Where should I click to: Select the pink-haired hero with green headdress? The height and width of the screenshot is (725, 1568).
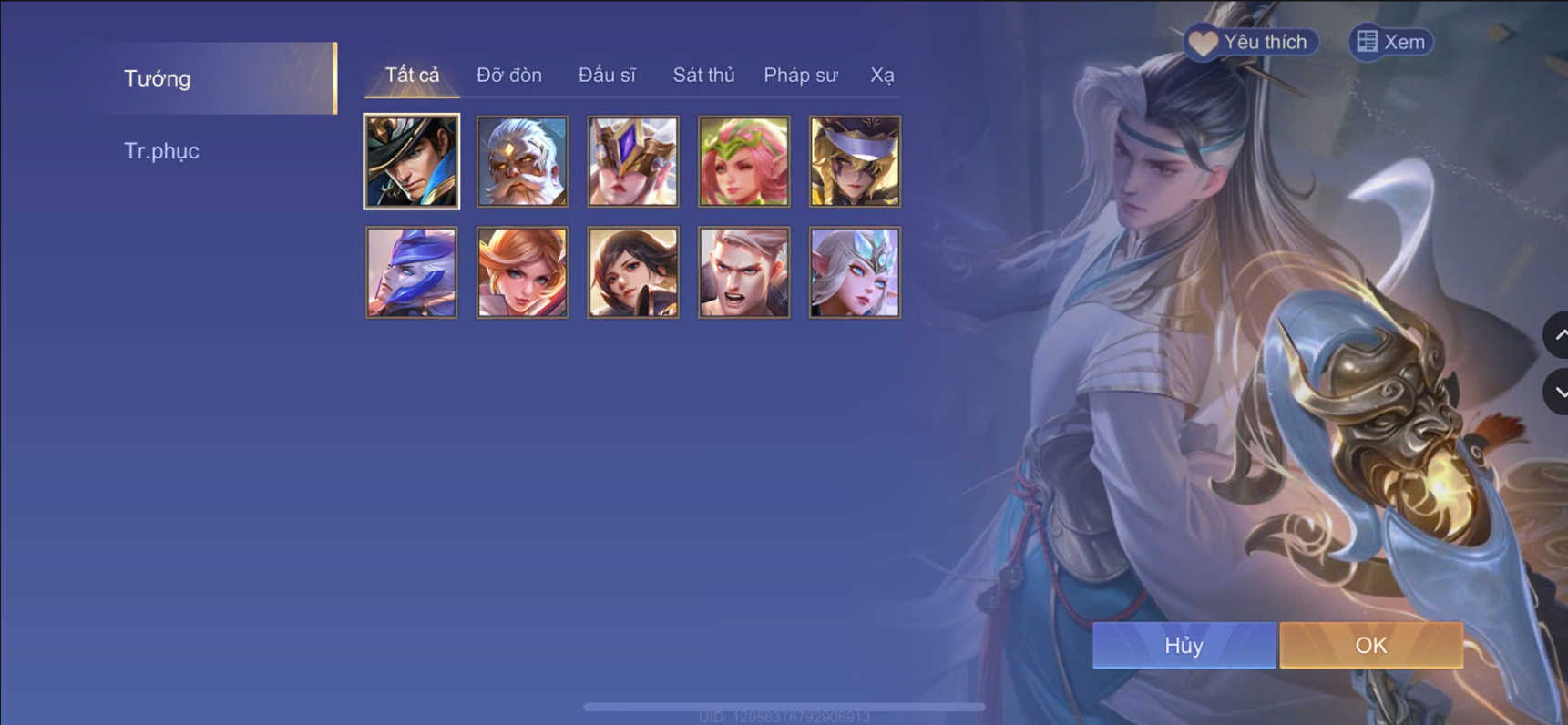pyautogui.click(x=743, y=161)
